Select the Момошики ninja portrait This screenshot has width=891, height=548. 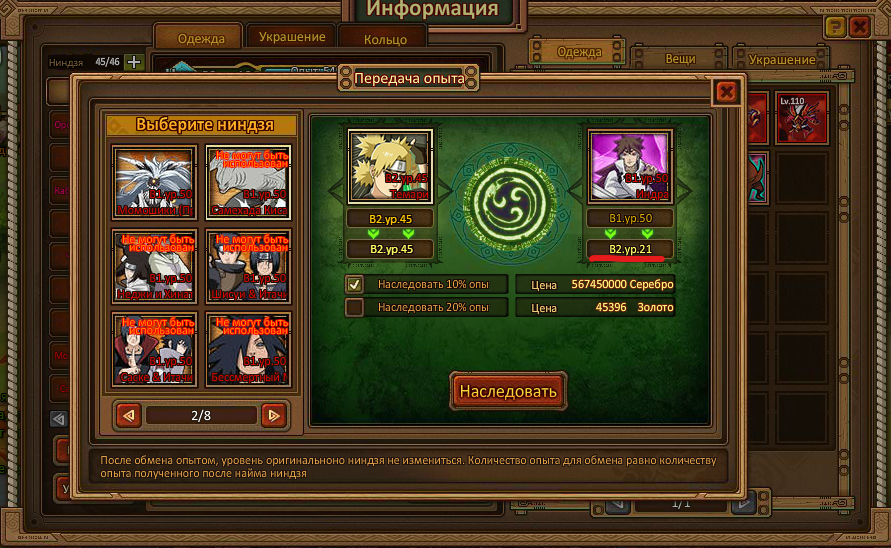[153, 181]
